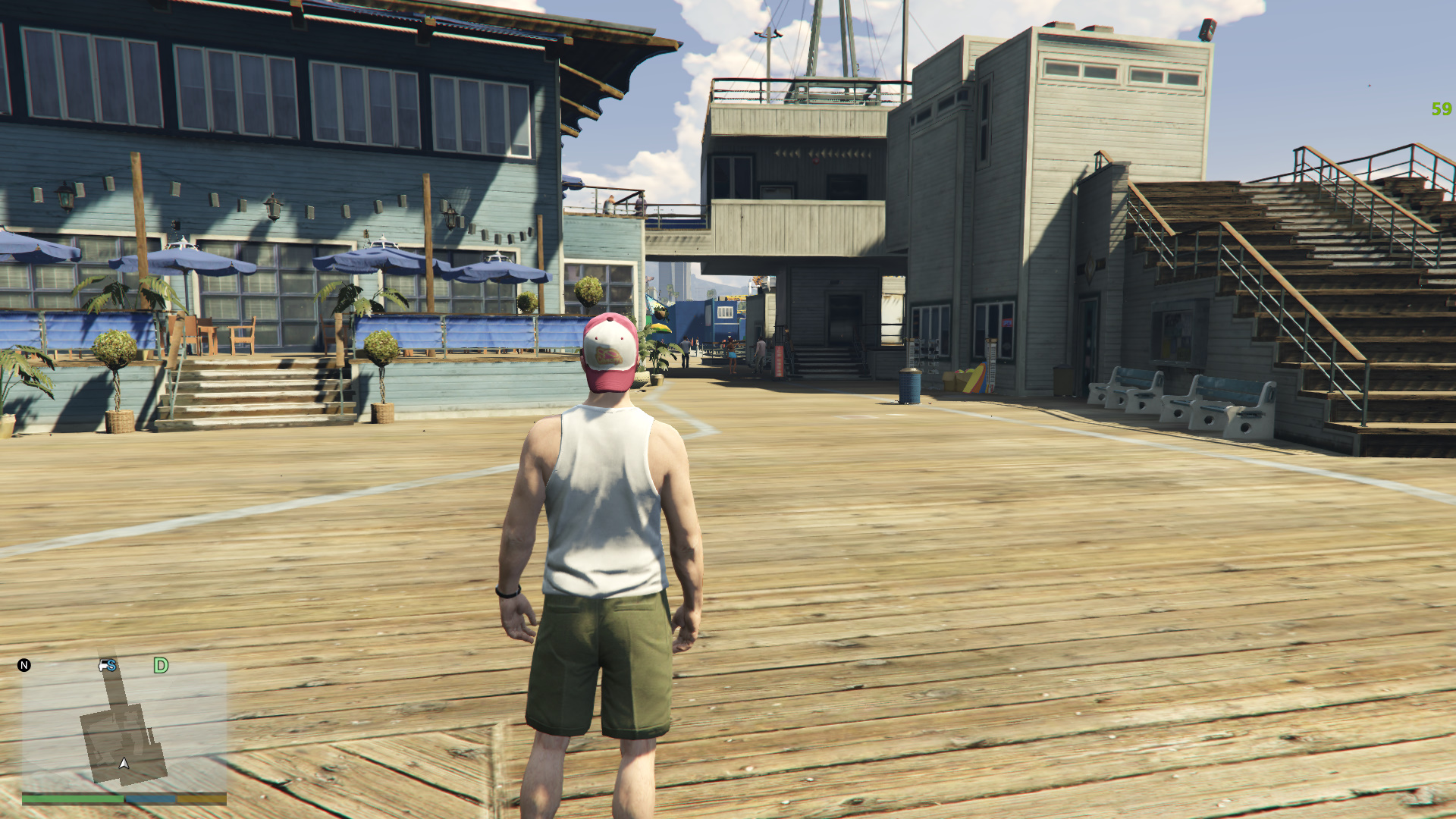Click the blue S car marker
Image resolution: width=1456 pixels, height=819 pixels.
point(108,666)
